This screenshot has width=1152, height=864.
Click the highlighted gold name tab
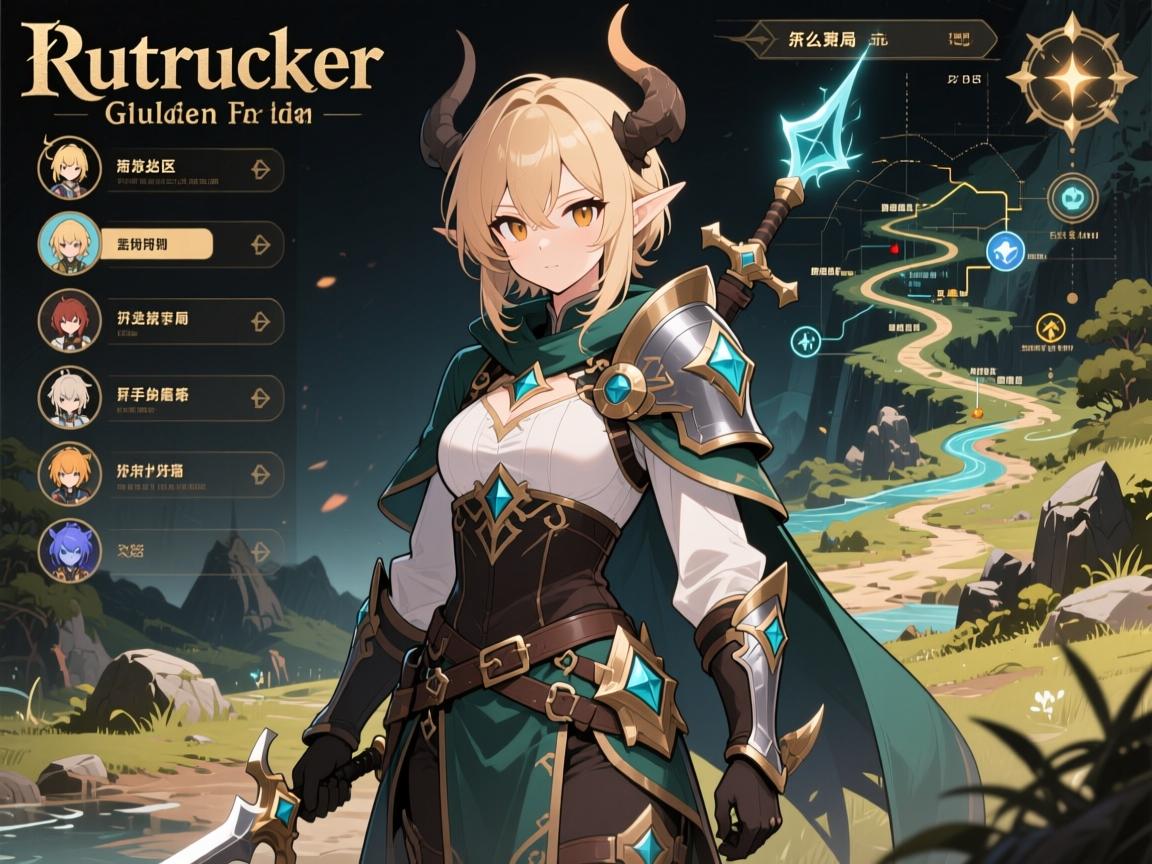pyautogui.click(x=157, y=244)
